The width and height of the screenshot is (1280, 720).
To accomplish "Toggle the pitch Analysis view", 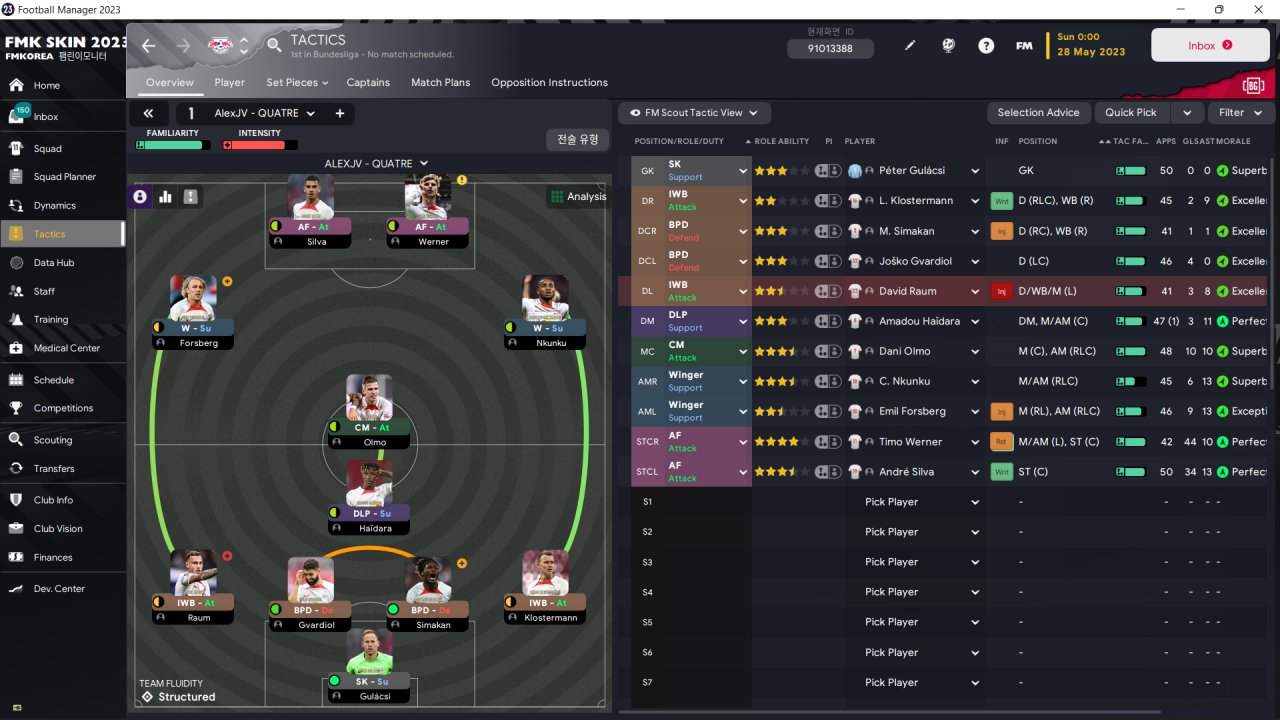I will 578,197.
